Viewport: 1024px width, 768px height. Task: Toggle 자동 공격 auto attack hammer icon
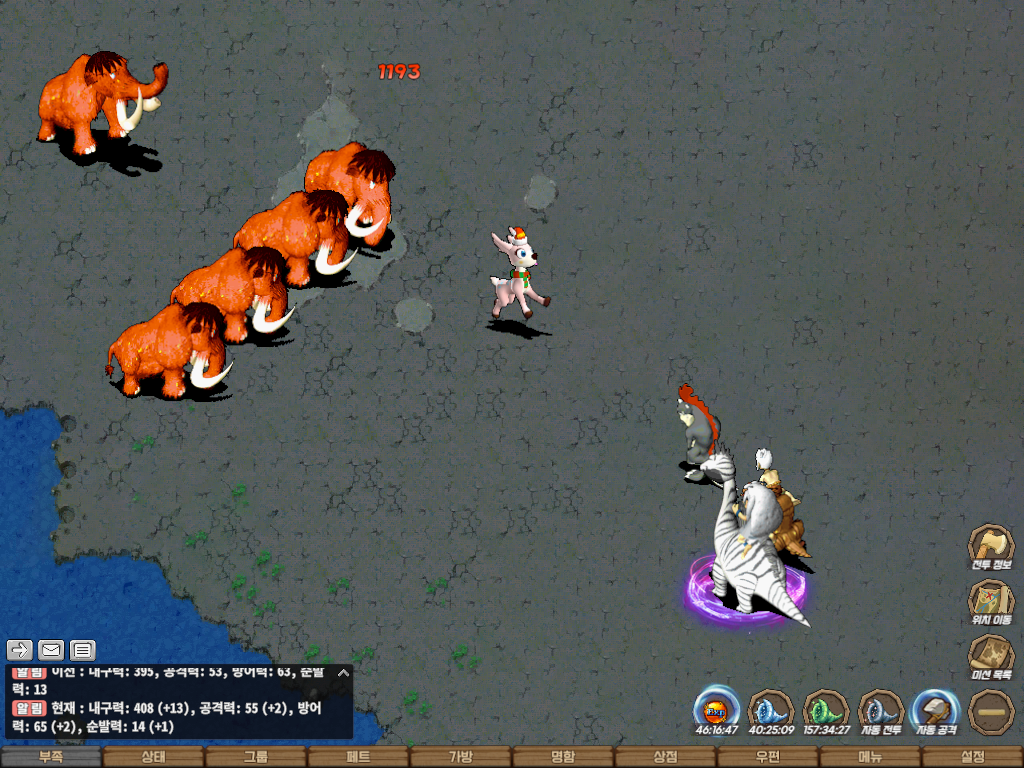click(935, 710)
